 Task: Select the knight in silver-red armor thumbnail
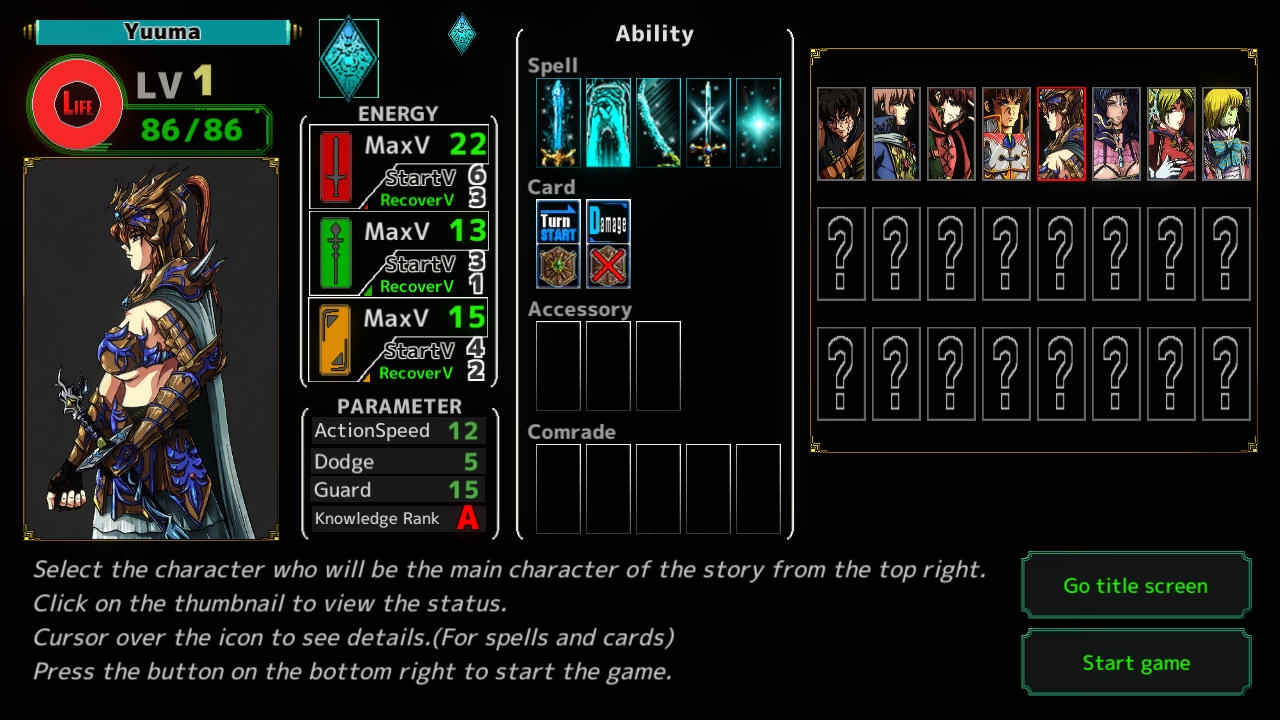1006,134
